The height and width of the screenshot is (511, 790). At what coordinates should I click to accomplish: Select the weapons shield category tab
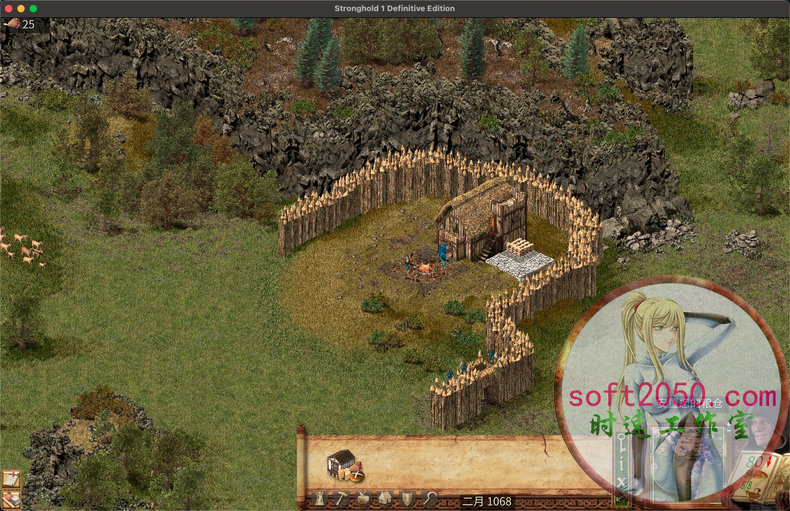click(x=407, y=499)
